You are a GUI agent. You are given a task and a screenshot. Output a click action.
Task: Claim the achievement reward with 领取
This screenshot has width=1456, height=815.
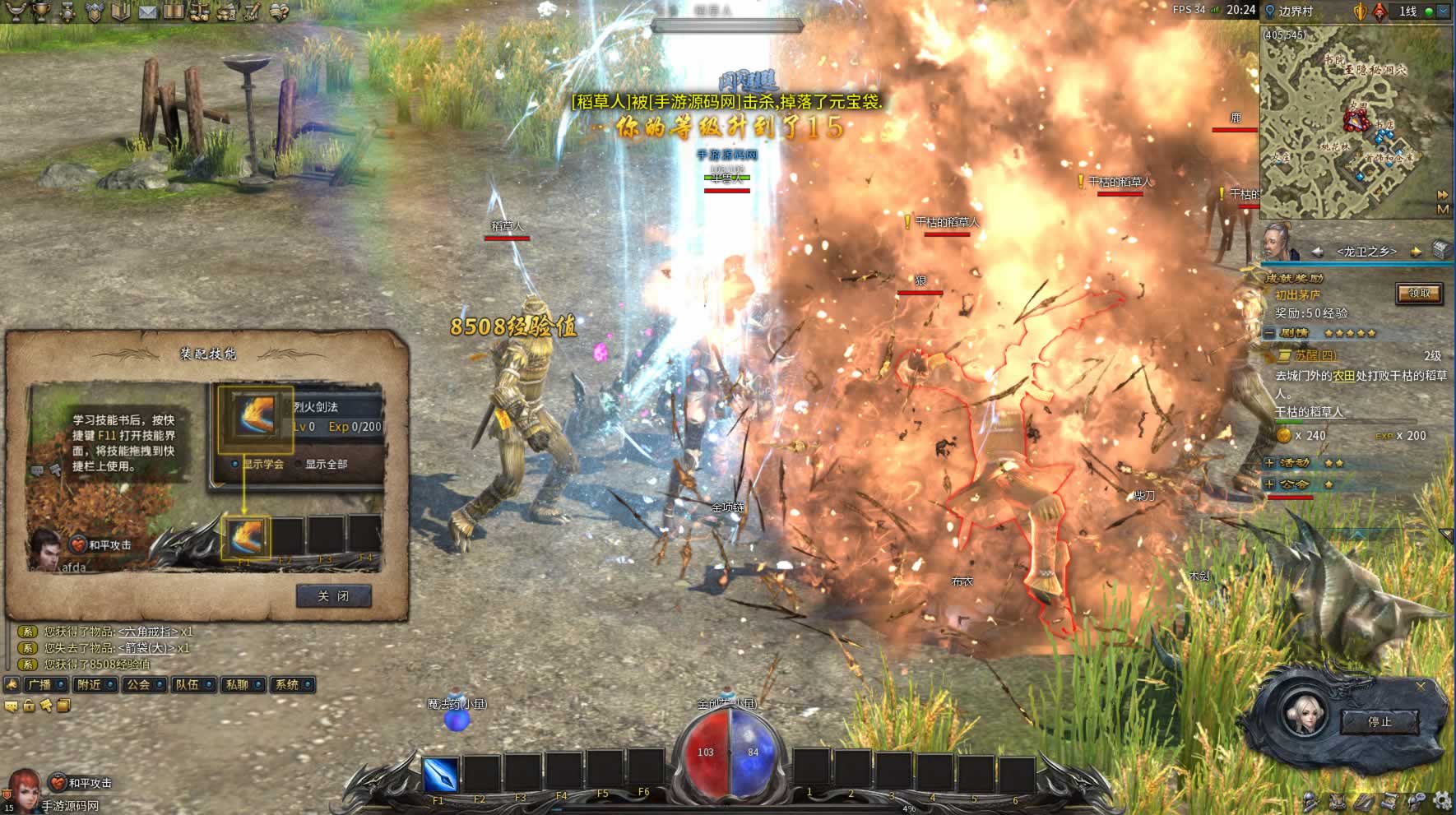pos(1419,293)
